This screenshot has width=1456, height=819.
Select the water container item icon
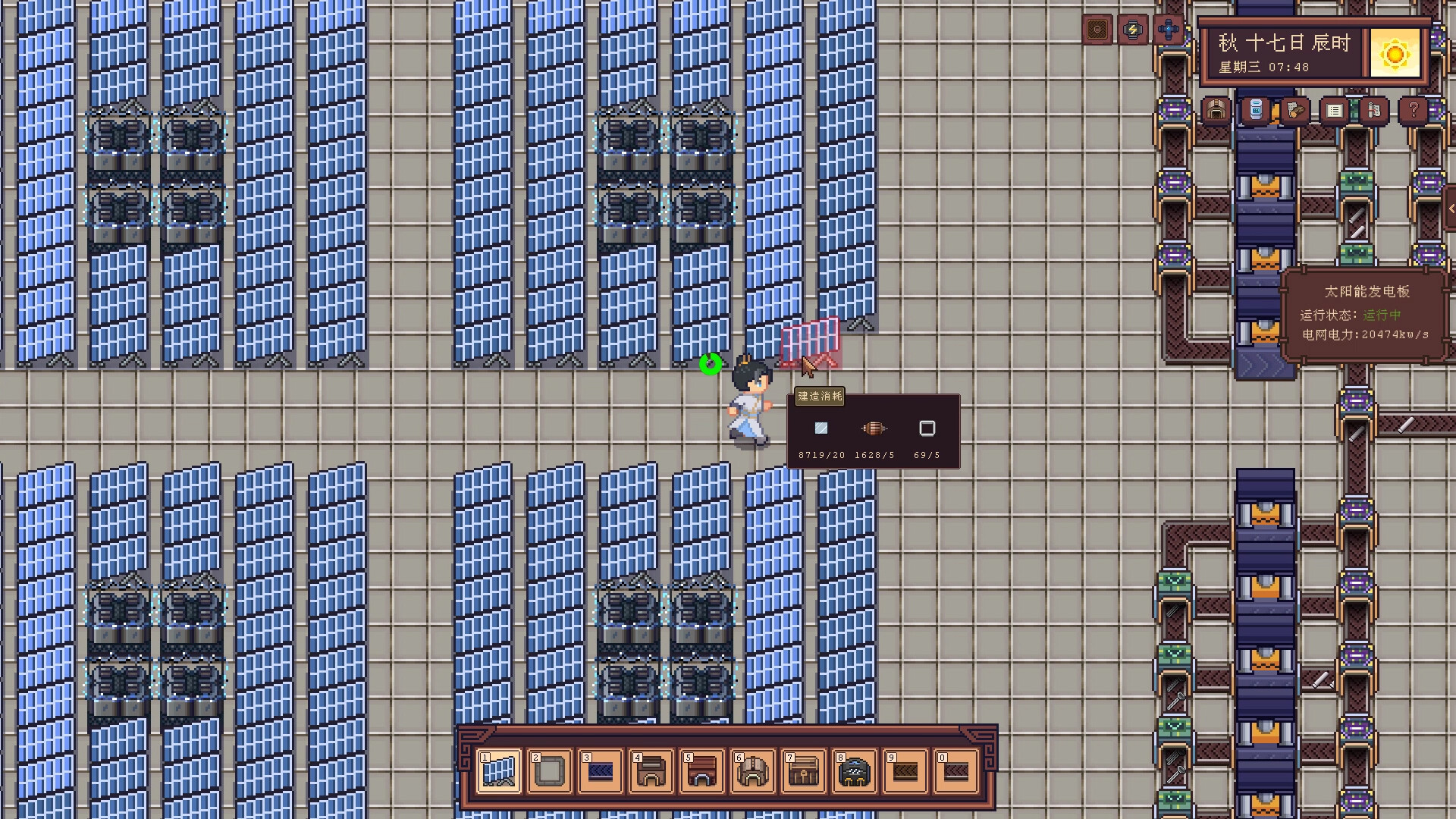point(1255,111)
